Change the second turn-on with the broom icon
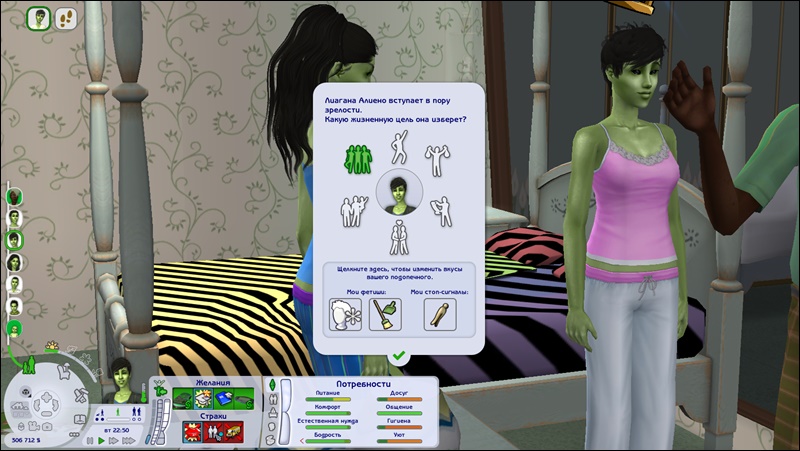The height and width of the screenshot is (451, 800). click(382, 313)
